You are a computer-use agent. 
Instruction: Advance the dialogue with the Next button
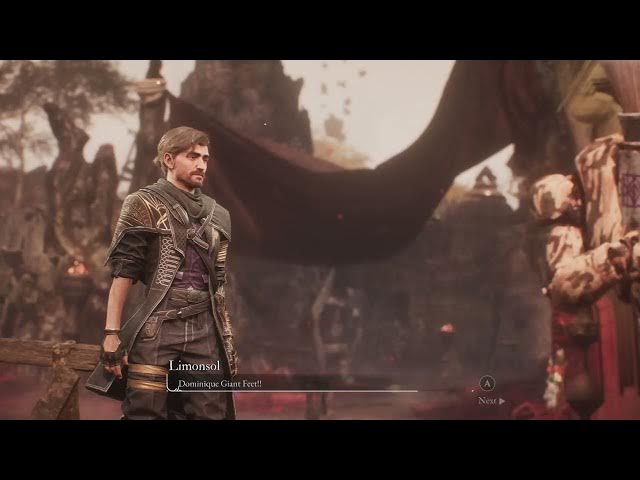490,400
